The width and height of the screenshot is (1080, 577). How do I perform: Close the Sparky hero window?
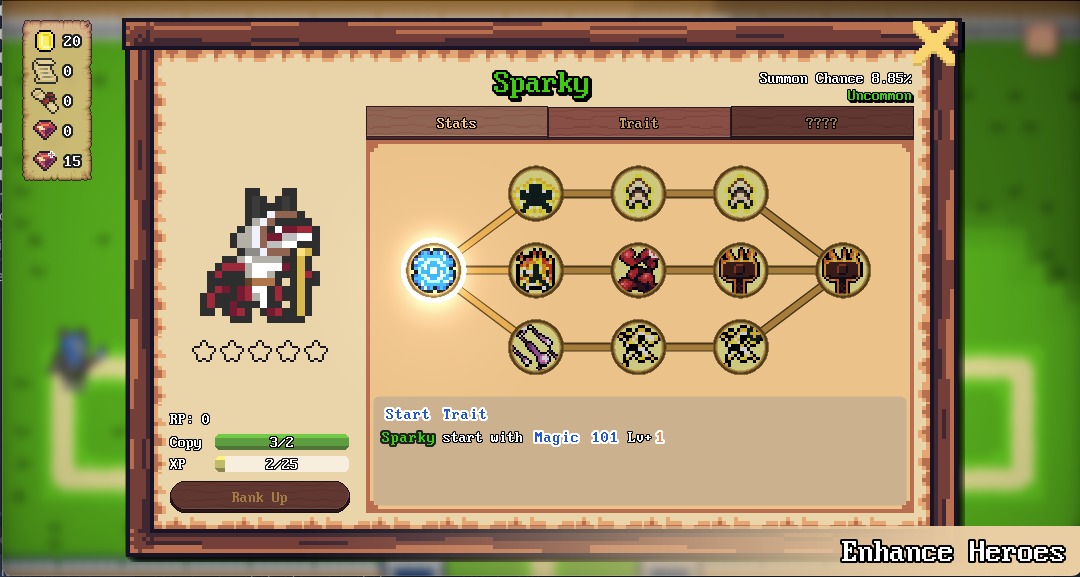(934, 43)
